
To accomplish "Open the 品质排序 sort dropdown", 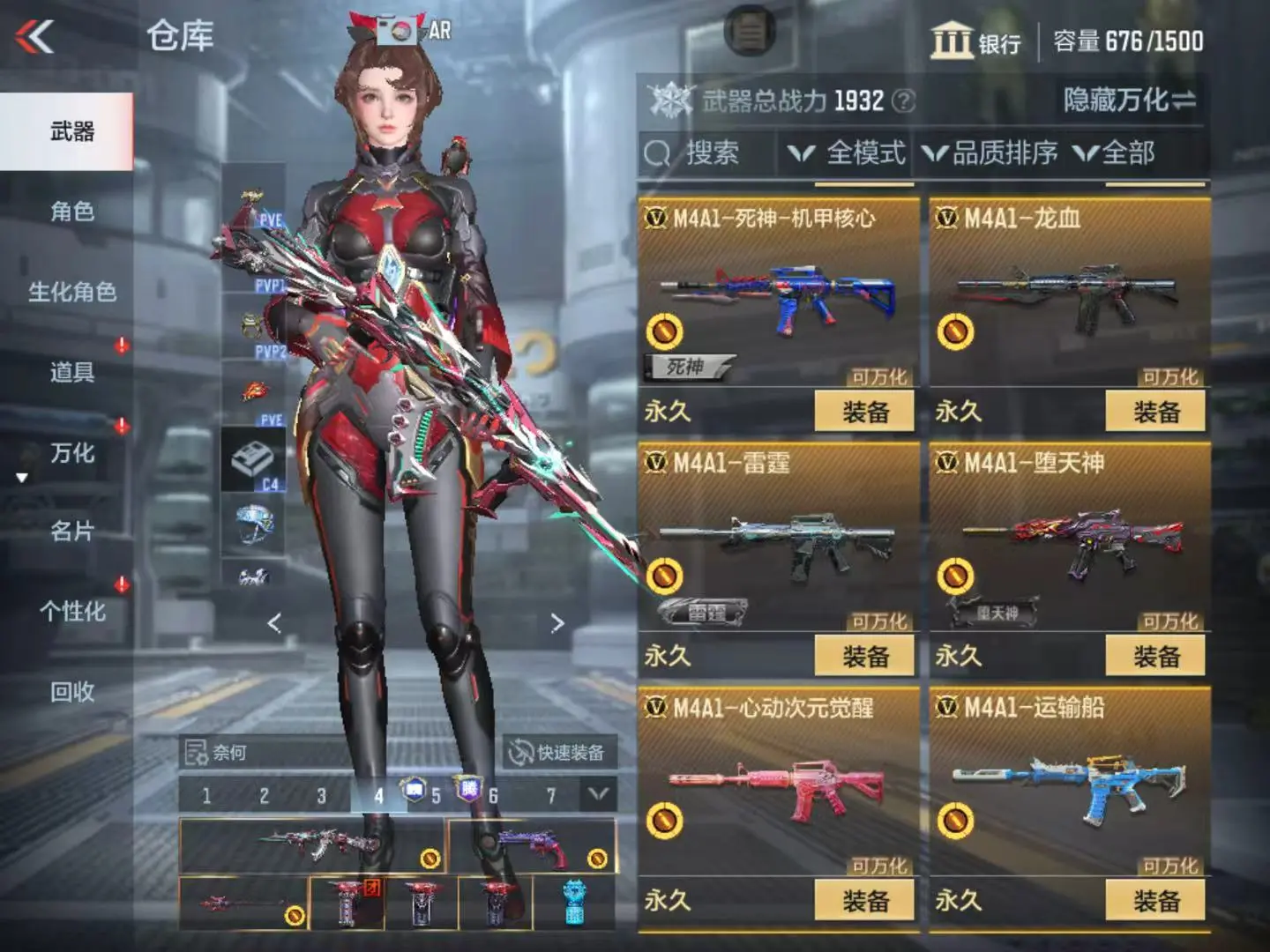I will pyautogui.click(x=991, y=153).
